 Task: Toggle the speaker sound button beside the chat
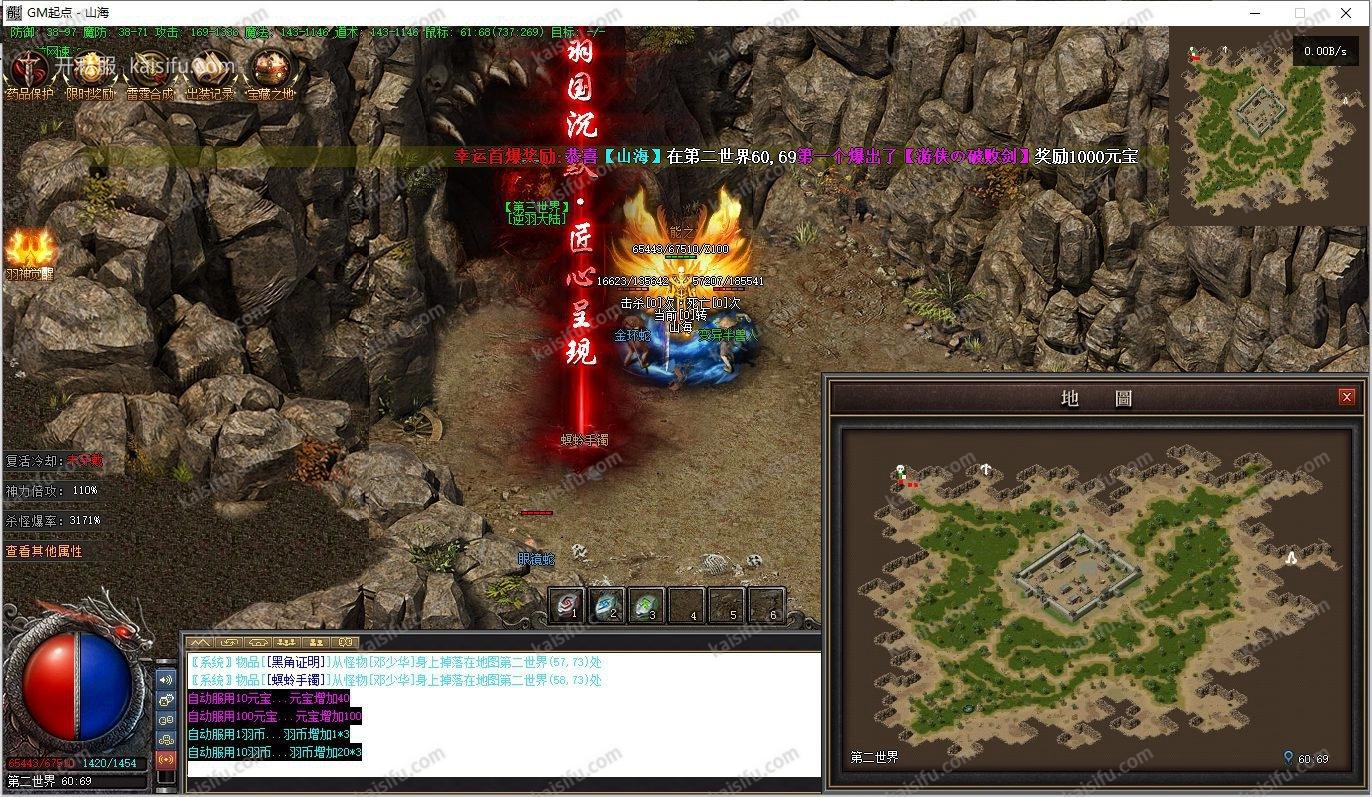[166, 680]
